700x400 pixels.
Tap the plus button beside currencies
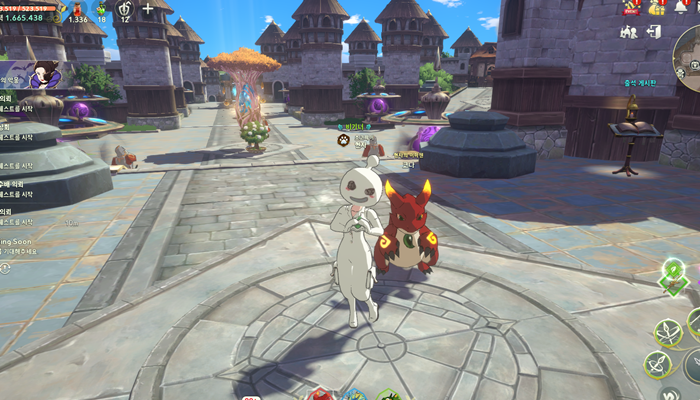[x=148, y=8]
